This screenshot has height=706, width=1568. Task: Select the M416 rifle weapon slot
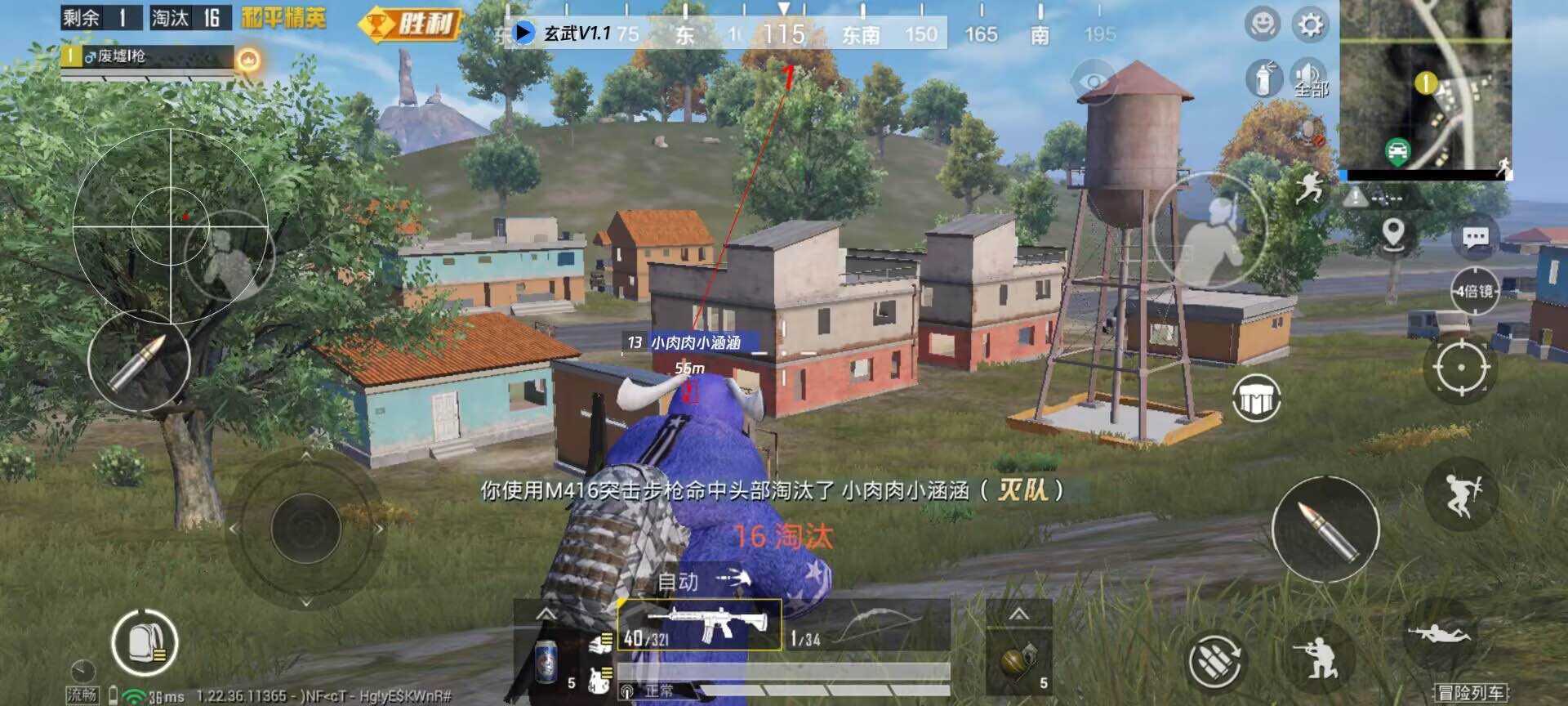pyautogui.click(x=700, y=625)
